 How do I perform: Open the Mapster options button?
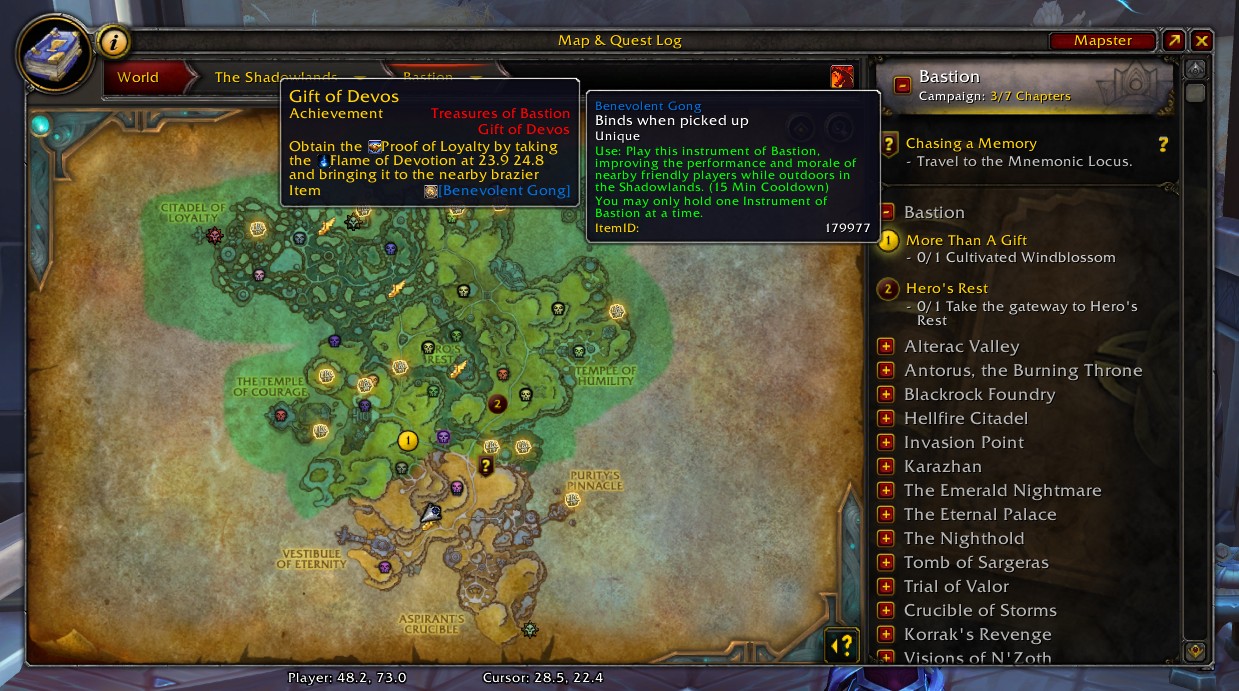coord(1102,41)
